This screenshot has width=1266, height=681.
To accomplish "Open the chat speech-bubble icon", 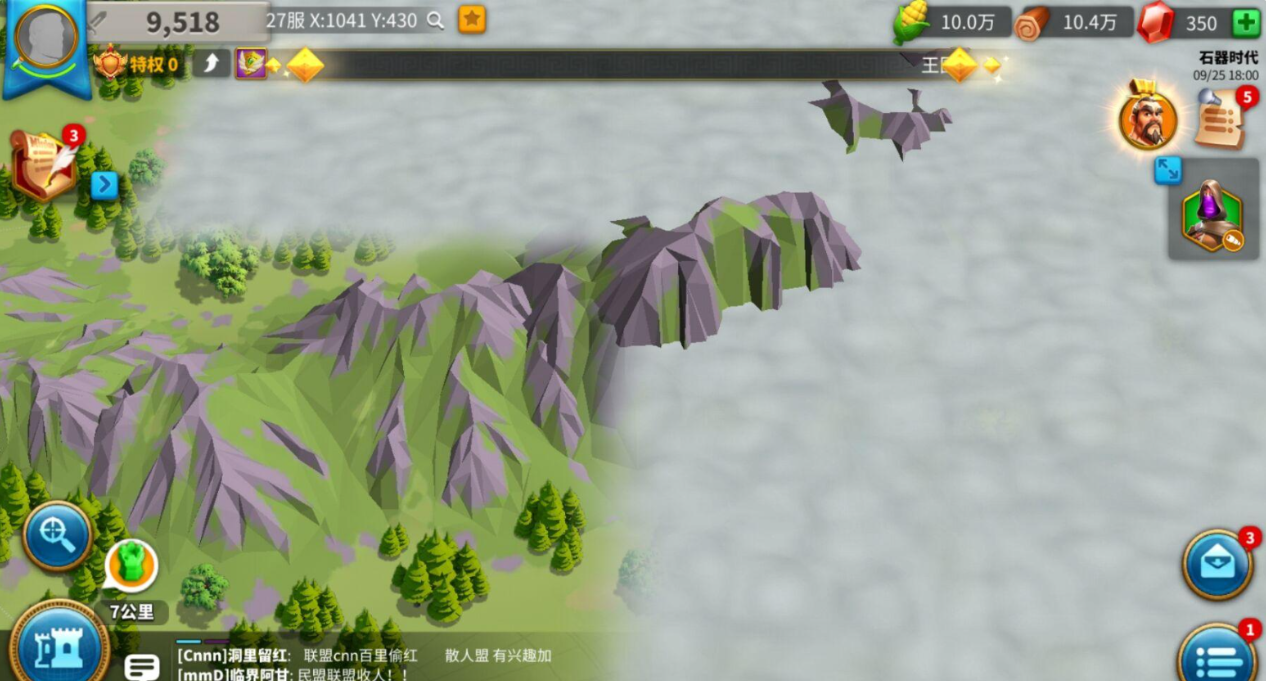I will (142, 667).
